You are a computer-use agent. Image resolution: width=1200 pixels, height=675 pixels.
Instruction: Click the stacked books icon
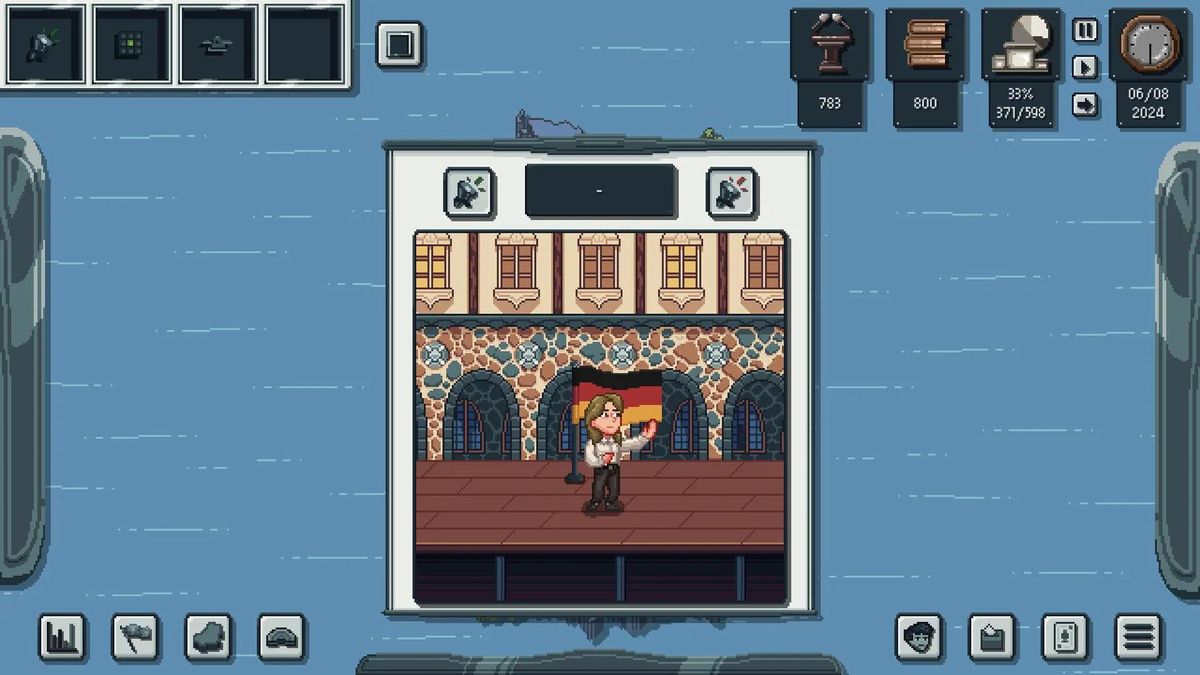pyautogui.click(x=925, y=45)
